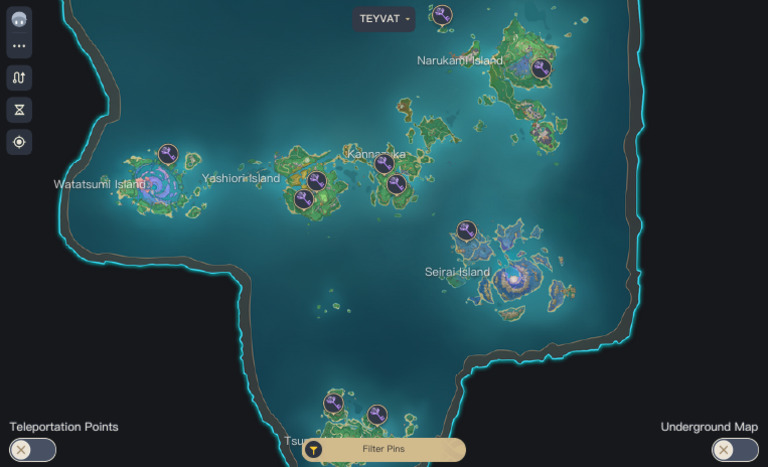Select the pin on eastern Narukami Island

(541, 68)
